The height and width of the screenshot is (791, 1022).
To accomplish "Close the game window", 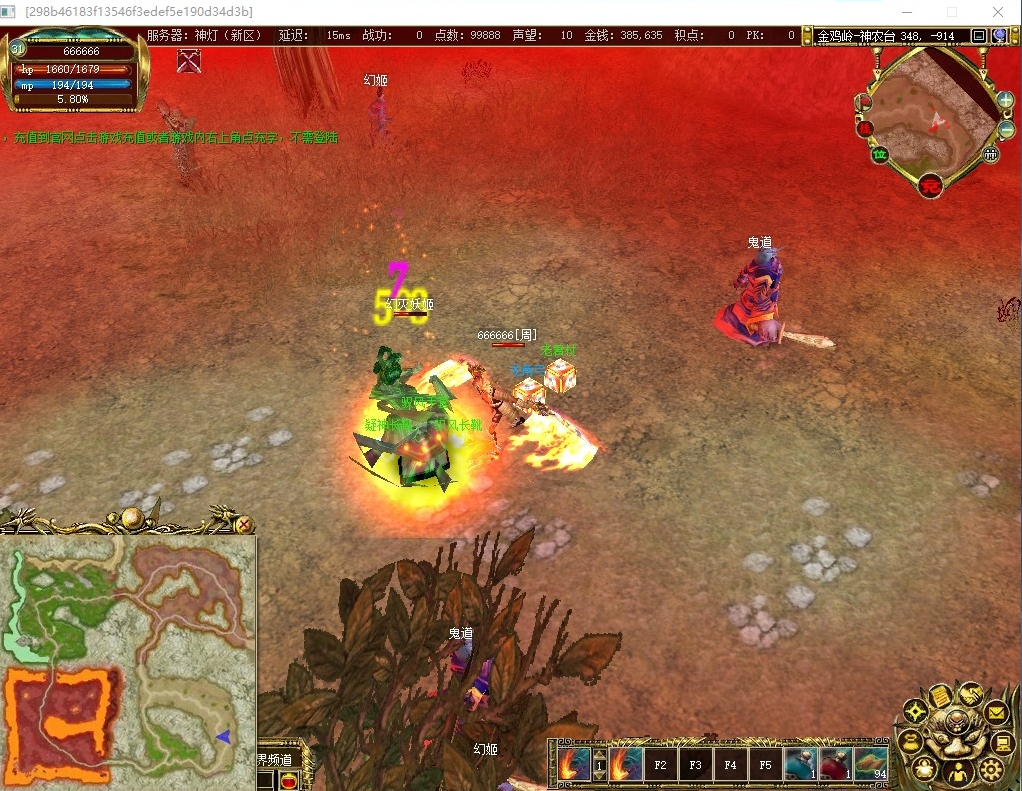I will 998,12.
